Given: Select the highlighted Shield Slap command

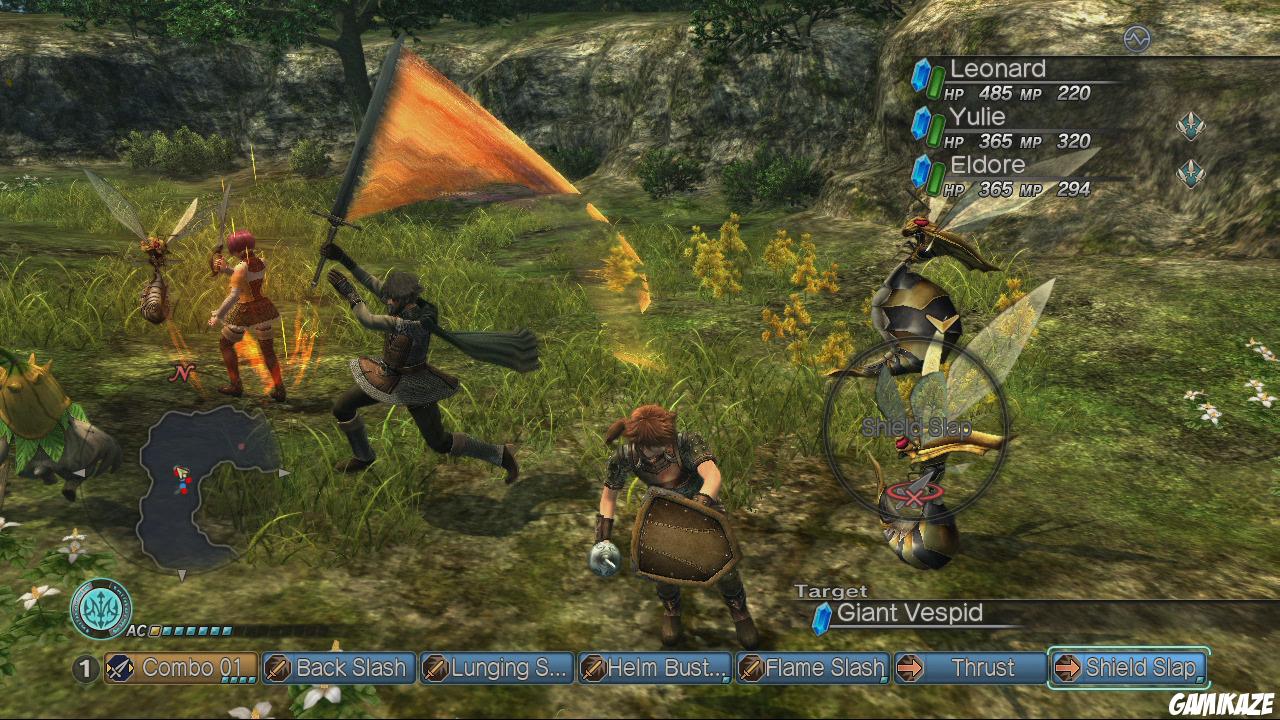Looking at the screenshot, I should pyautogui.click(x=1128, y=668).
